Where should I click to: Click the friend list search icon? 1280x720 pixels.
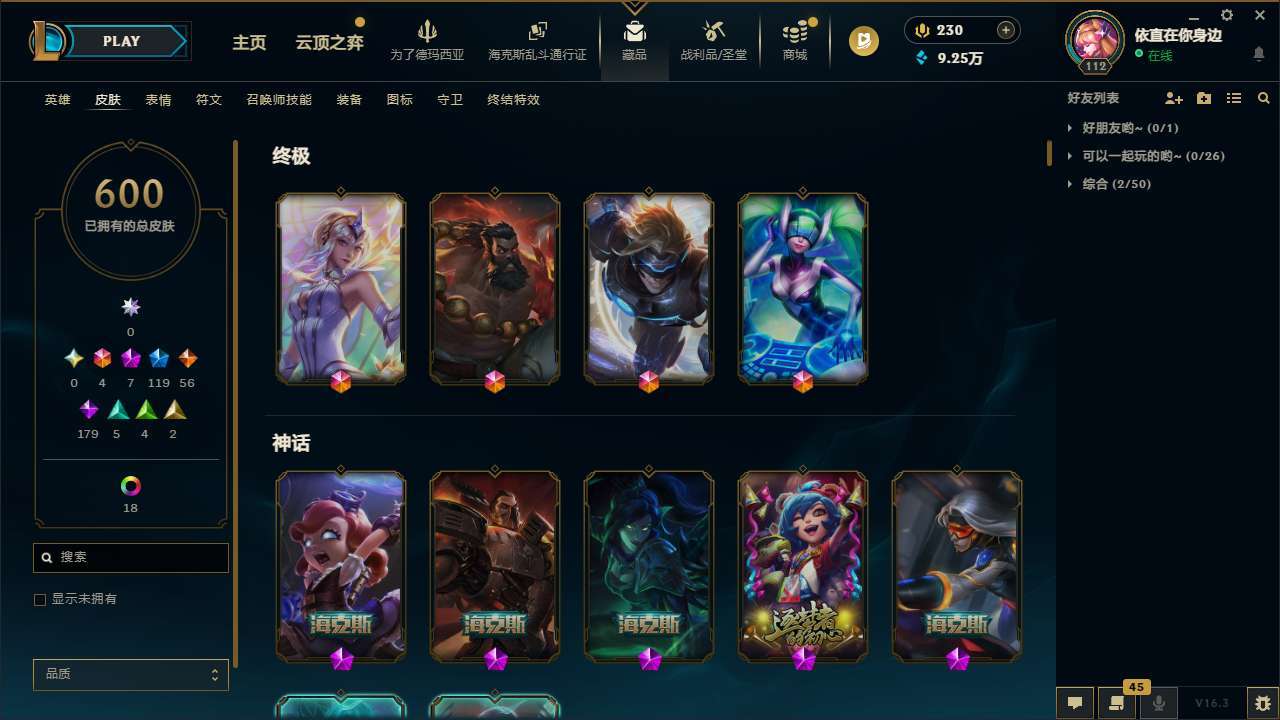tap(1264, 98)
